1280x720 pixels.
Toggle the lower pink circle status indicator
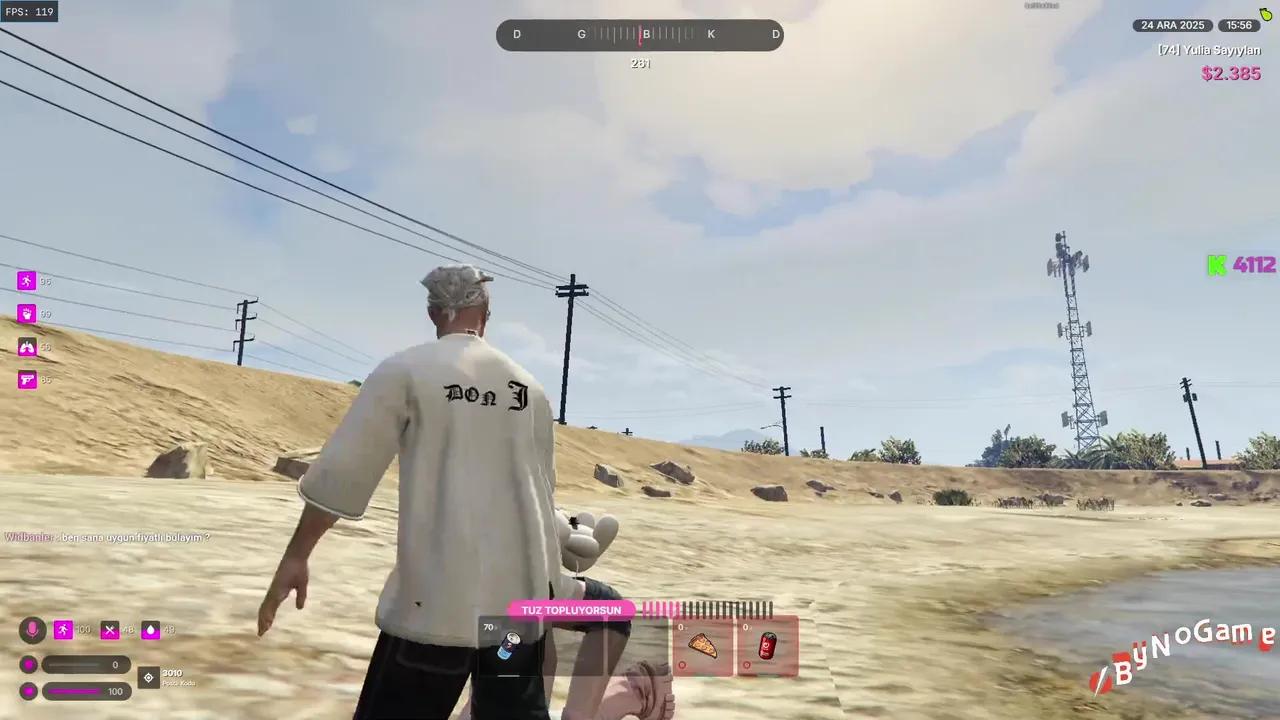tap(28, 691)
